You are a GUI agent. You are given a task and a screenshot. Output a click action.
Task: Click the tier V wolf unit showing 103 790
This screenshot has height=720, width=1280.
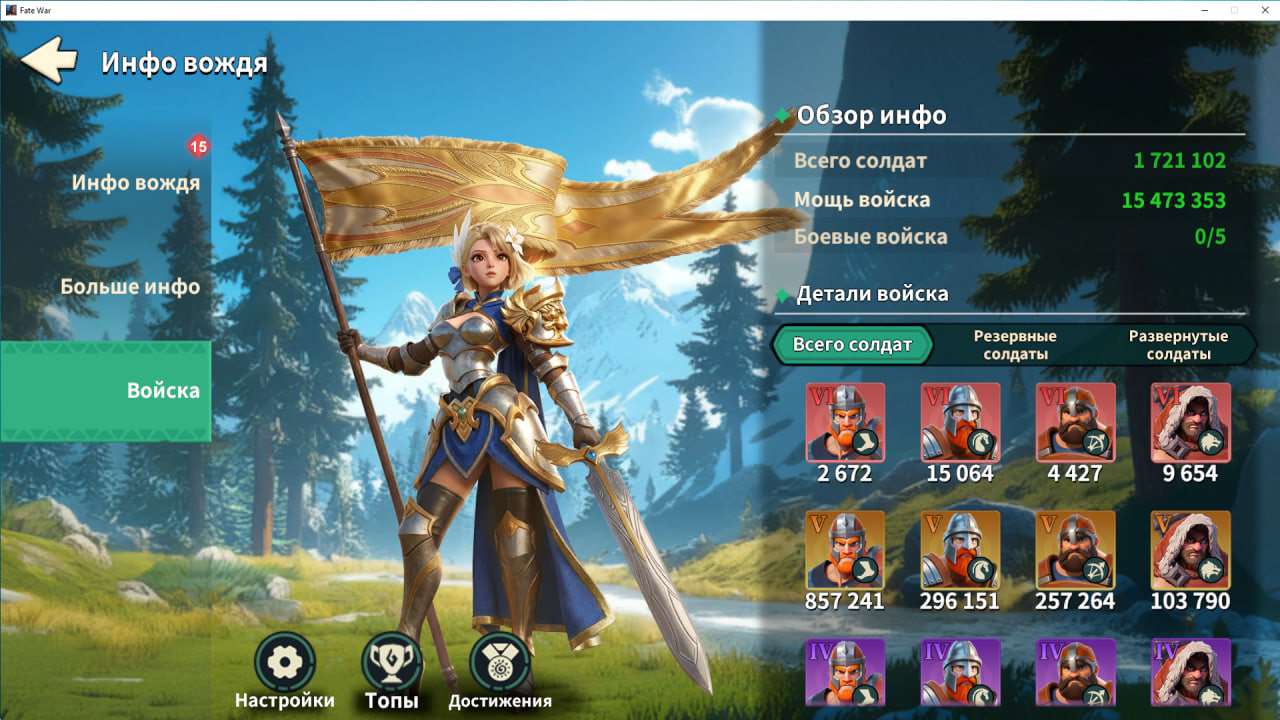[x=1190, y=552]
